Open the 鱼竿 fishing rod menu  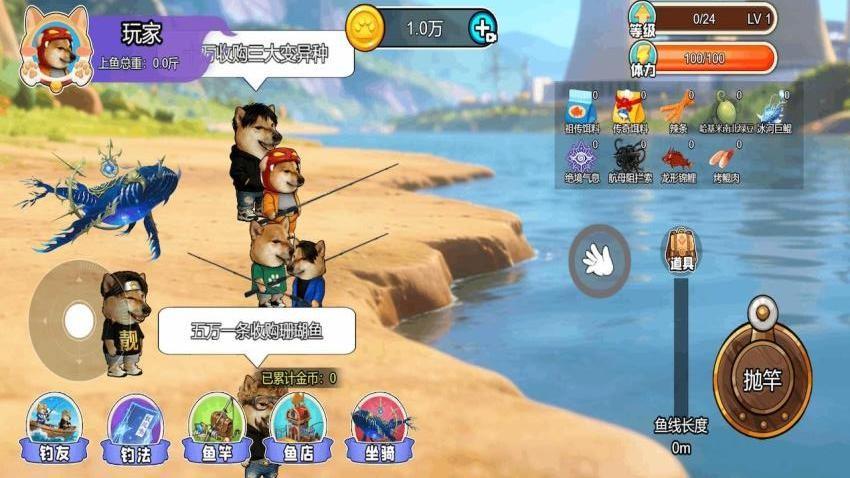click(217, 428)
